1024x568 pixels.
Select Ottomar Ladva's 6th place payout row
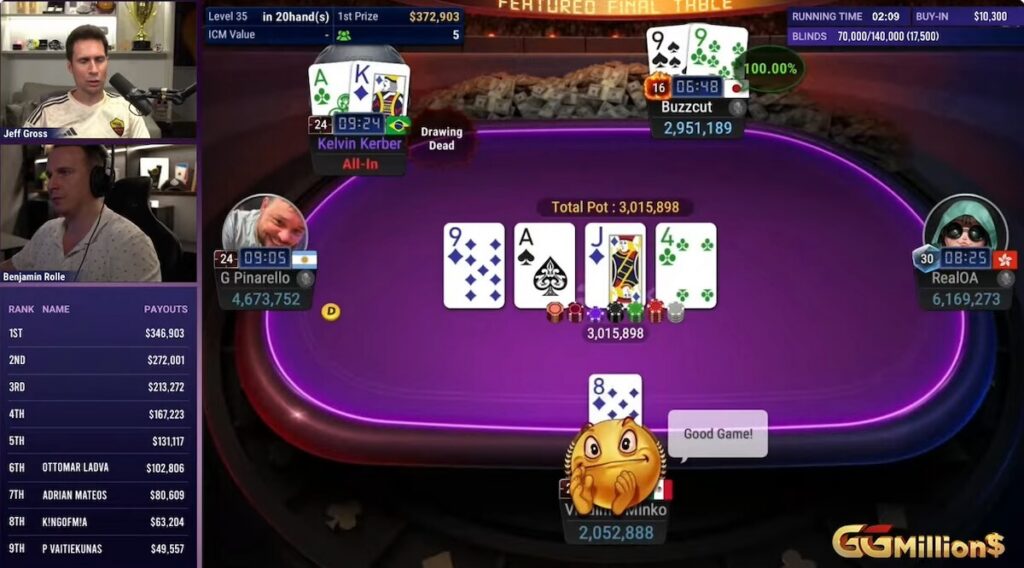pos(99,467)
